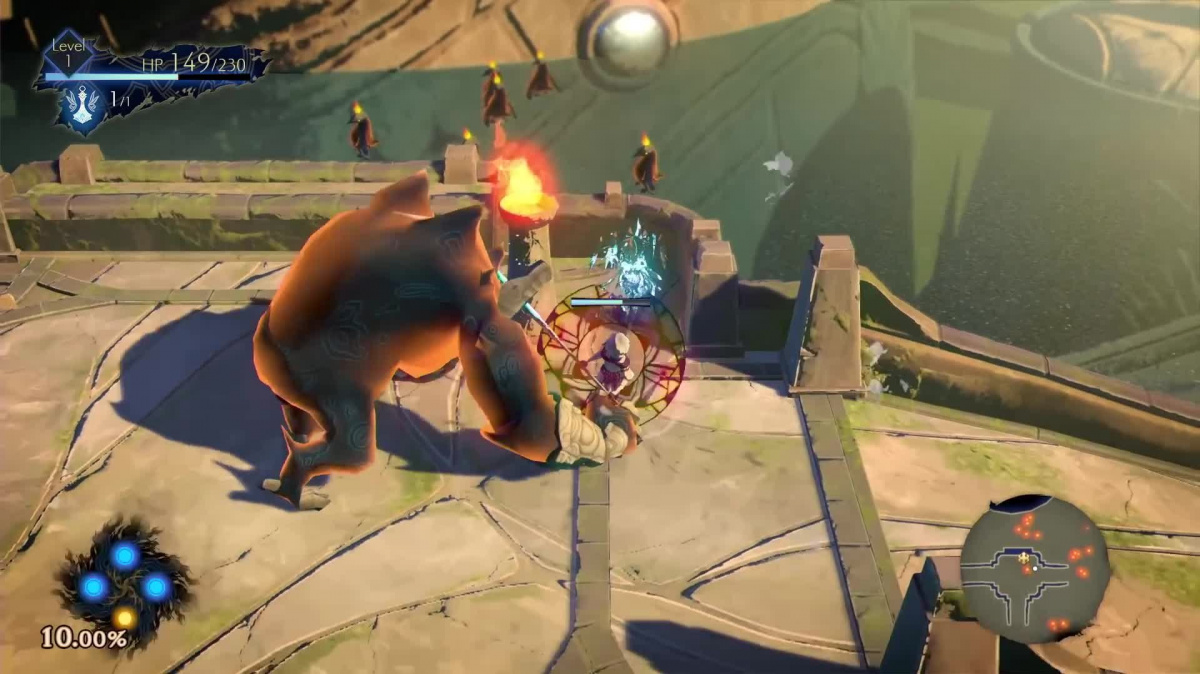Click the blue orb skill cluster
The width and height of the screenshot is (1200, 674).
[x=124, y=581]
